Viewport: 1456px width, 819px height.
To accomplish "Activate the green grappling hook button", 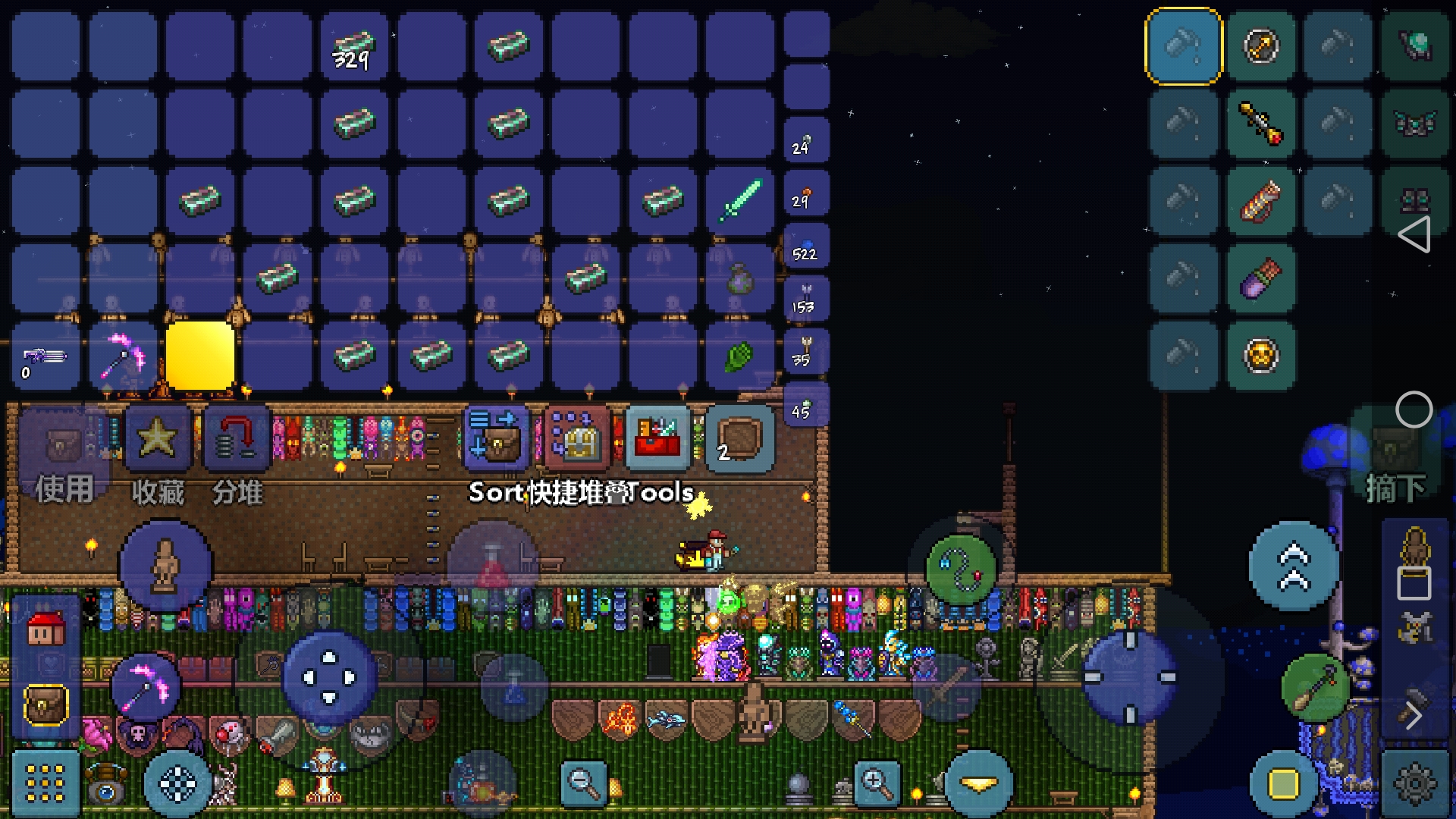I will coord(962,569).
